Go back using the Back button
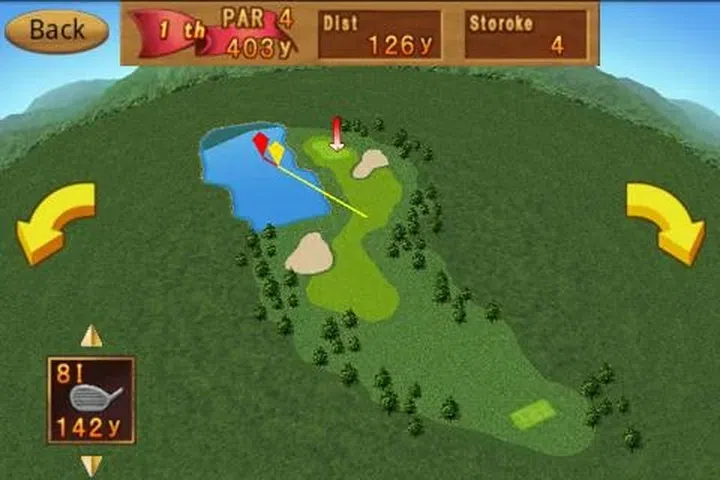Image resolution: width=720 pixels, height=480 pixels. [56, 30]
